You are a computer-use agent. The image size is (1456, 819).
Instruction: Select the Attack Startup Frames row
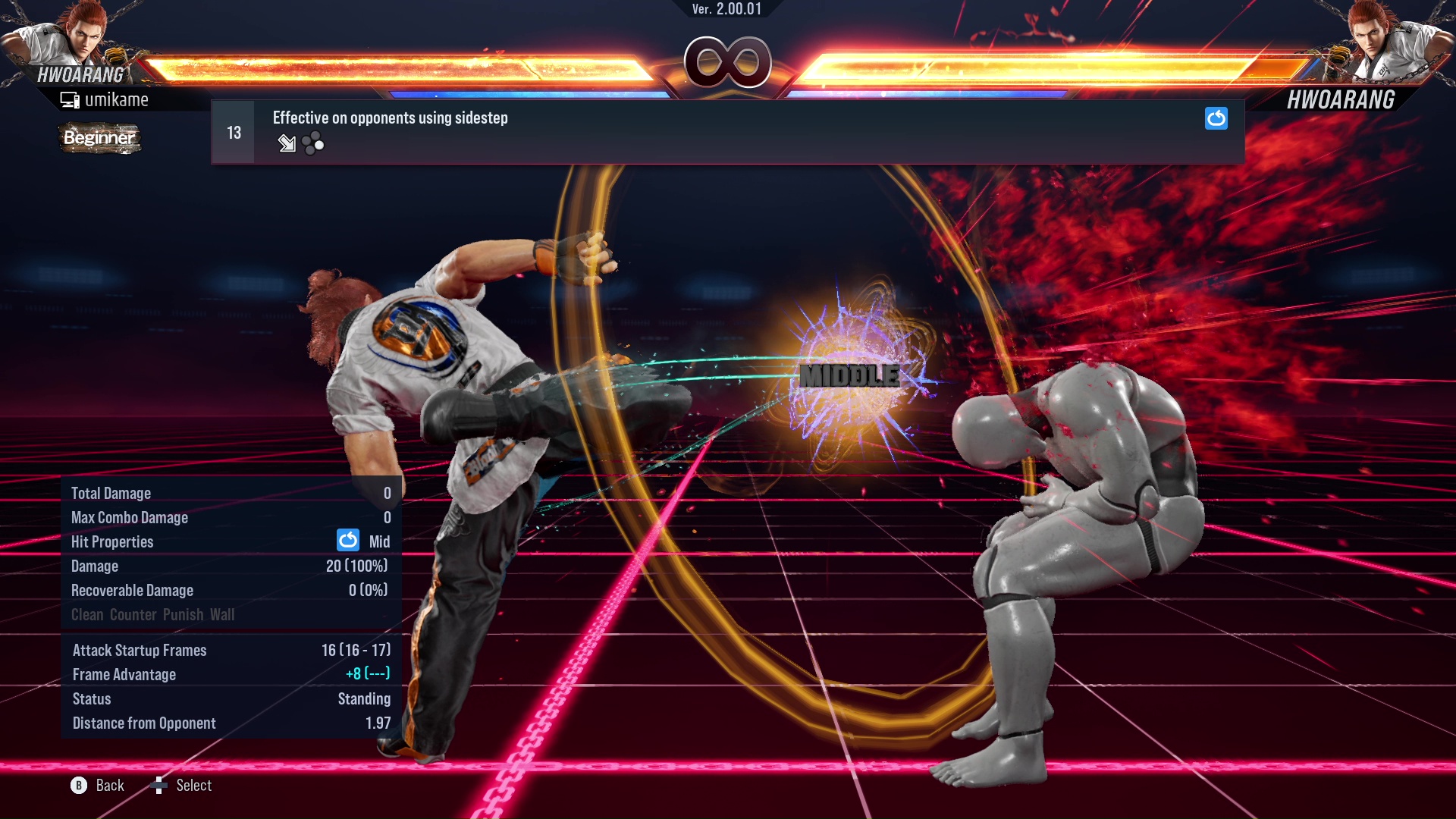point(140,650)
